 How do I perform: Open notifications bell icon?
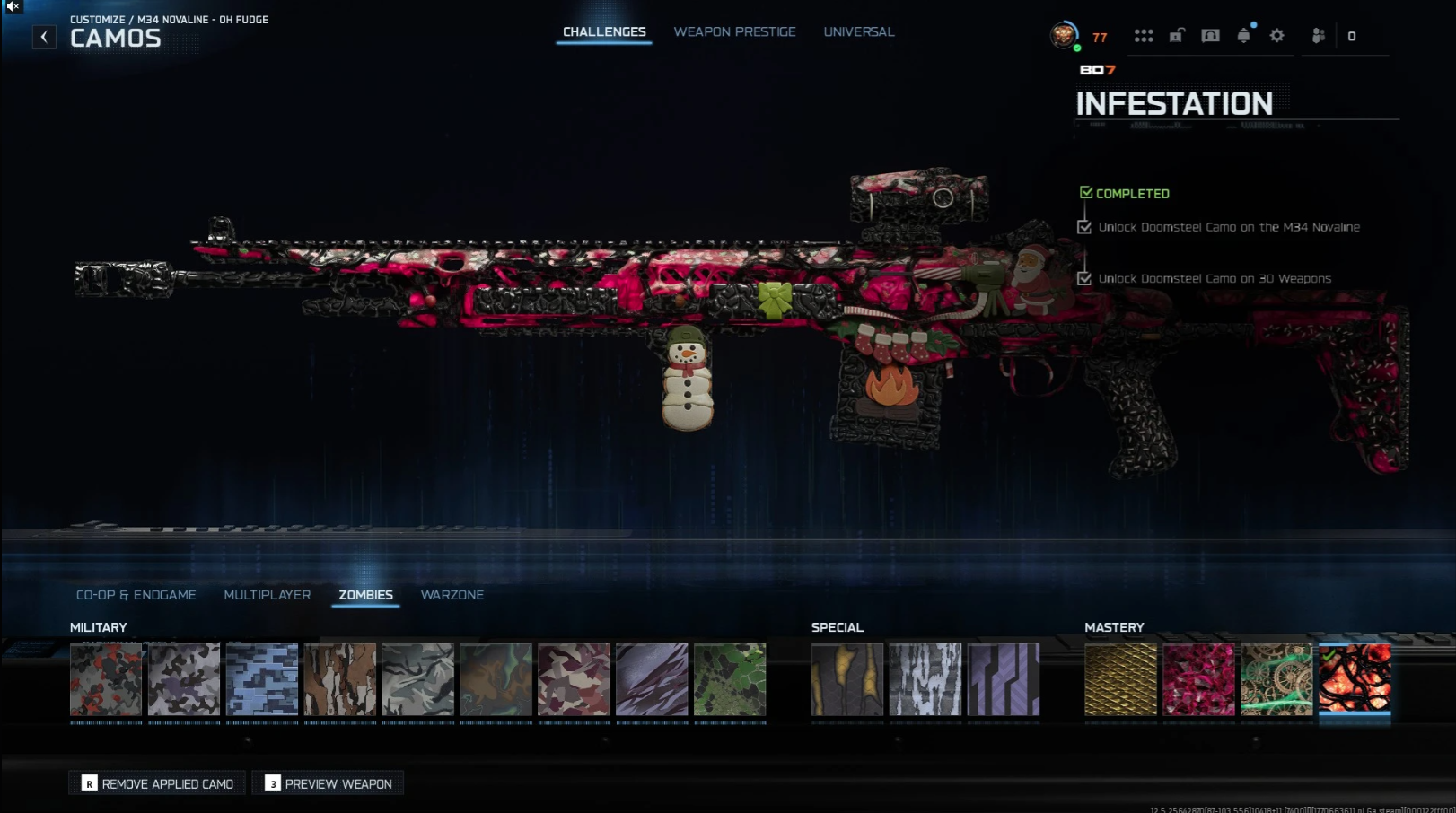pos(1243,36)
